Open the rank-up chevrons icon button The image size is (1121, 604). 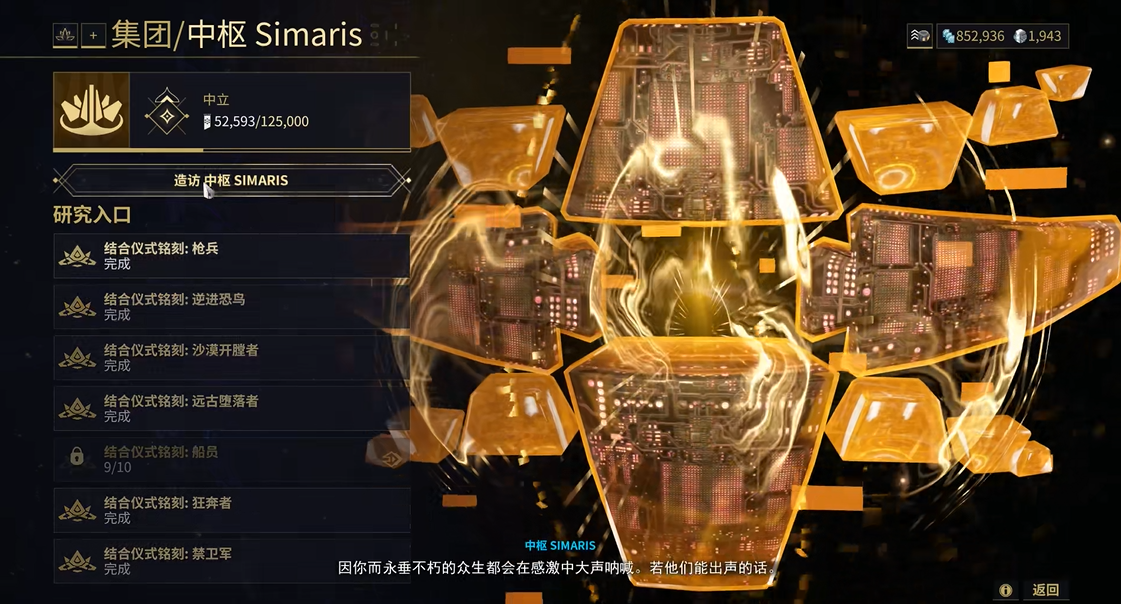920,36
